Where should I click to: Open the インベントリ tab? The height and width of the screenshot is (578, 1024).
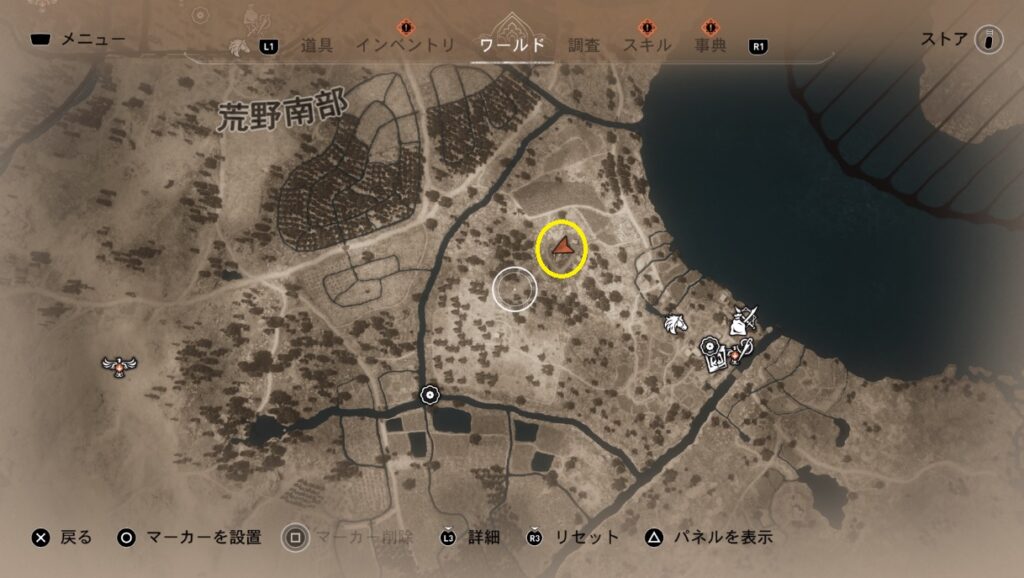pos(405,46)
